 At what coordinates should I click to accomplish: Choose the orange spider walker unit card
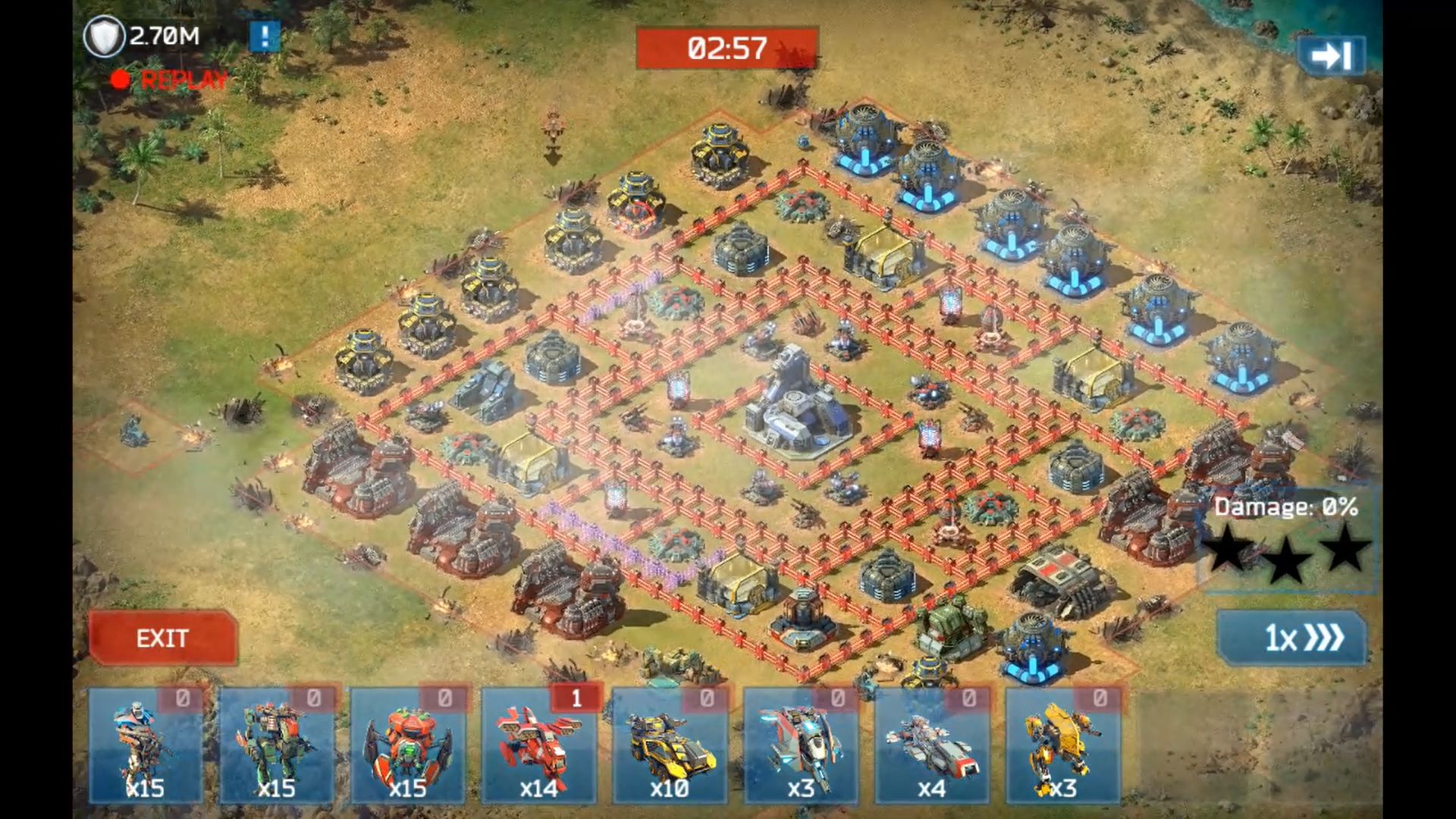(x=407, y=746)
